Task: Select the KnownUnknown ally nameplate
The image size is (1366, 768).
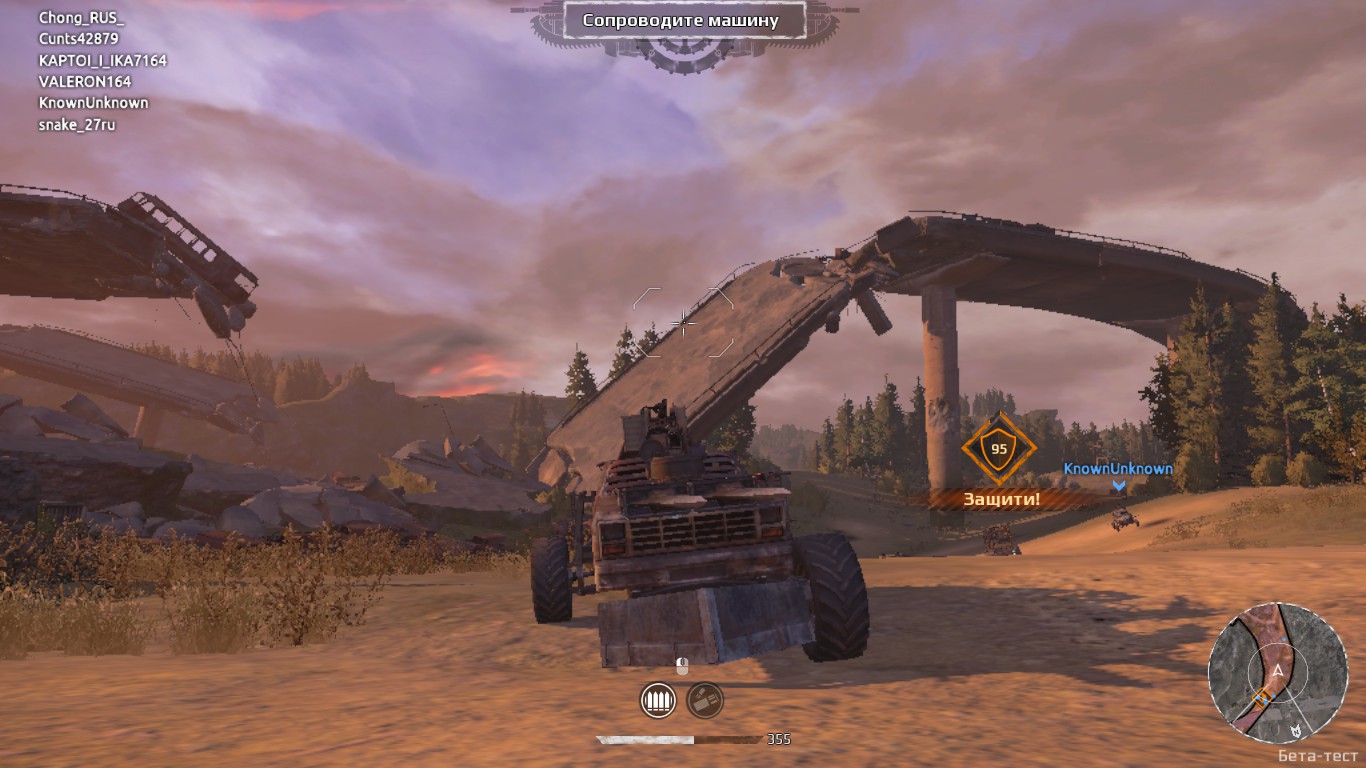Action: coord(1117,466)
